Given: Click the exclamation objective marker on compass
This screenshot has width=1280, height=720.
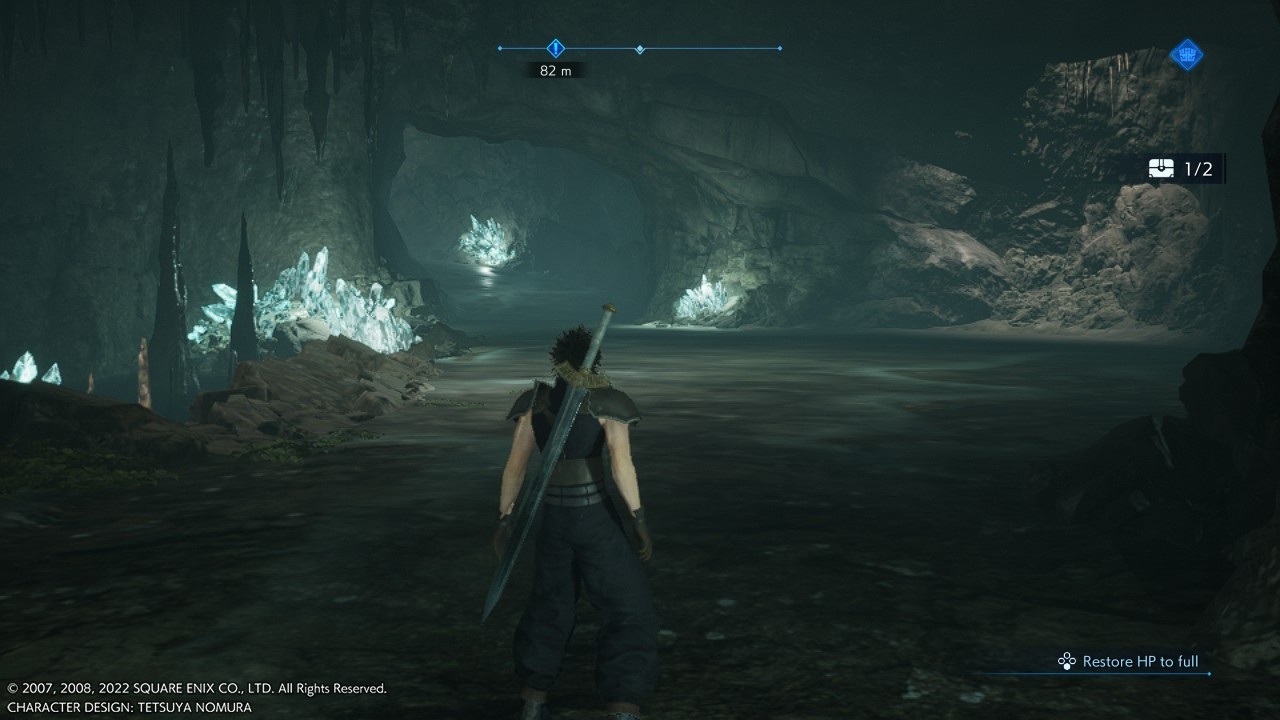Looking at the screenshot, I should pyautogui.click(x=556, y=48).
